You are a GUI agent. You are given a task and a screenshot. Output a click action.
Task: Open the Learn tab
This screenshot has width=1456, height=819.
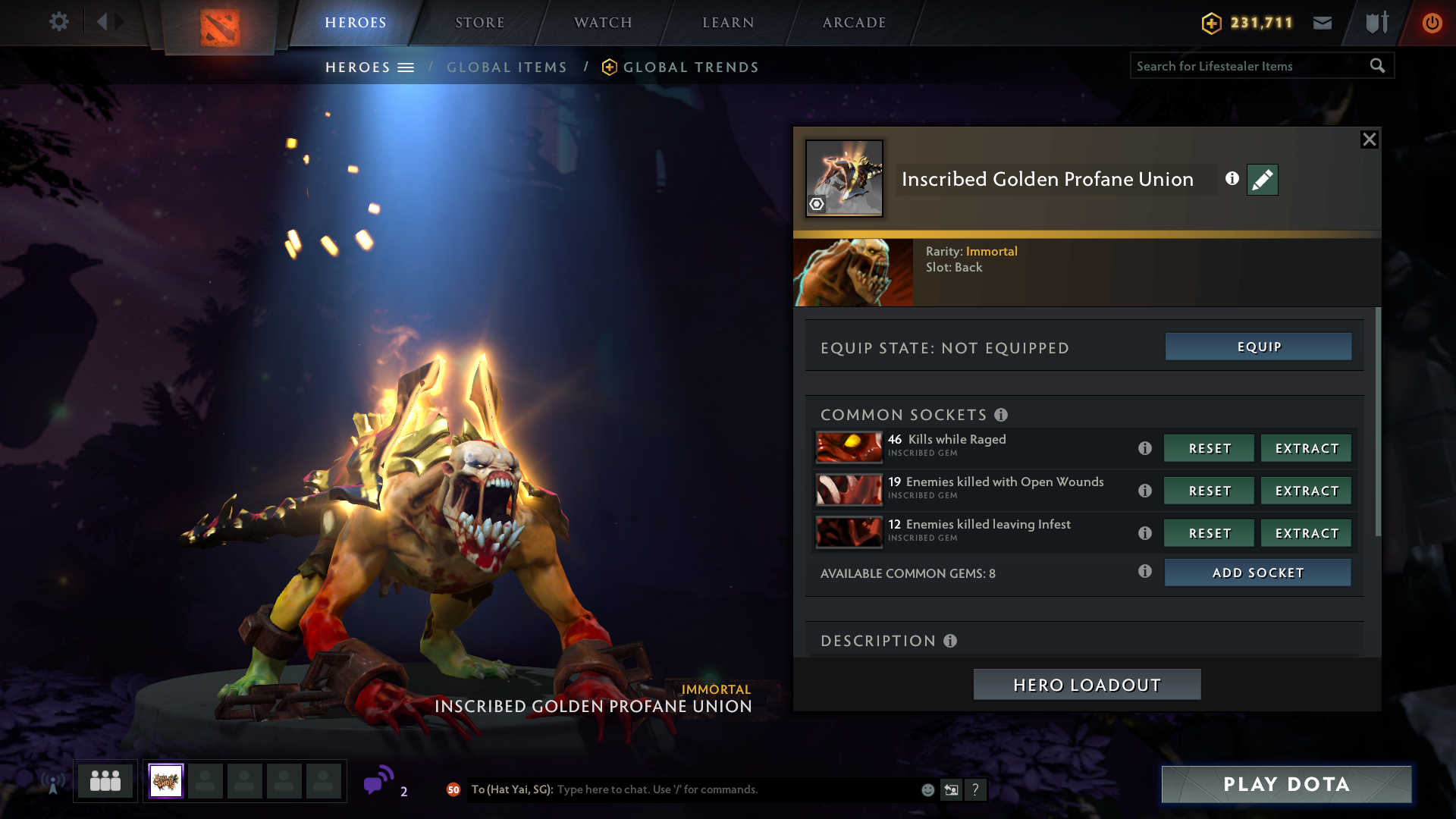[x=728, y=23]
